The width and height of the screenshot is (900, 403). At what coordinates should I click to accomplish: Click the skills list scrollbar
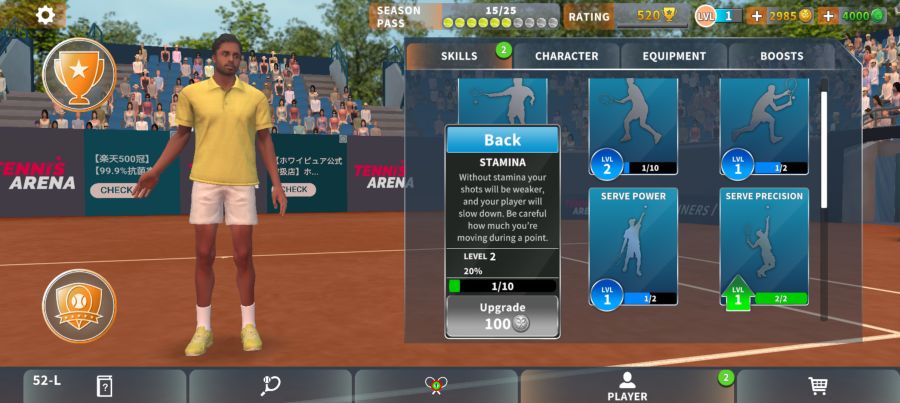point(824,150)
